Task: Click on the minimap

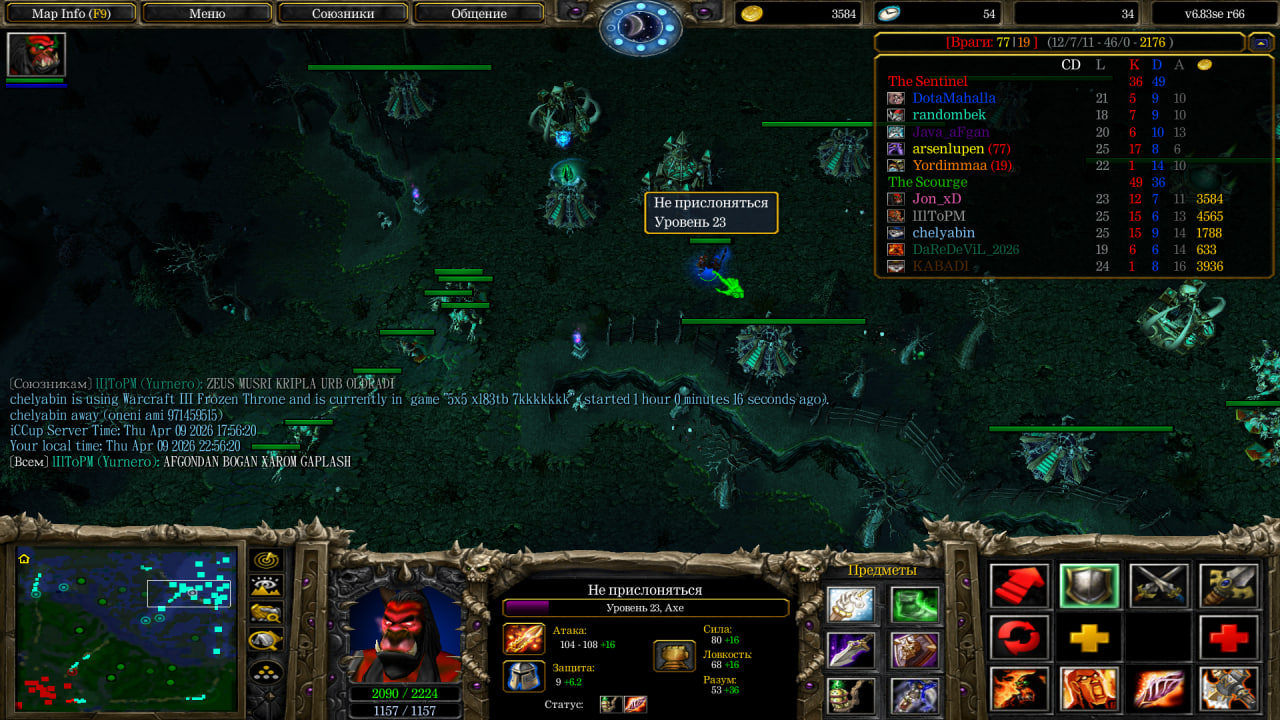Action: click(125, 628)
